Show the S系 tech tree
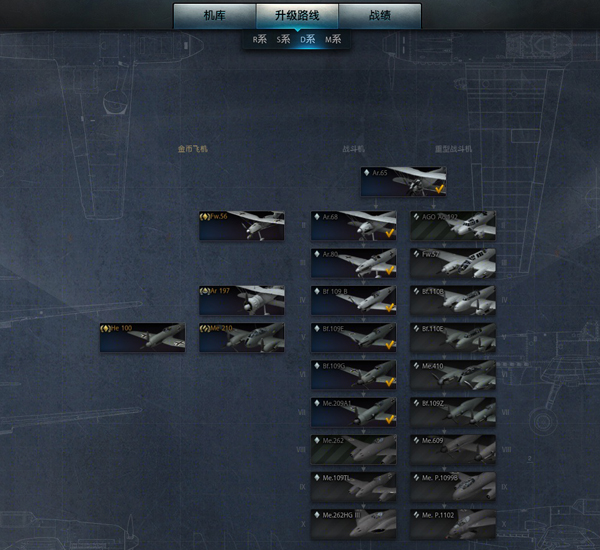The width and height of the screenshot is (600, 550). pyautogui.click(x=284, y=40)
